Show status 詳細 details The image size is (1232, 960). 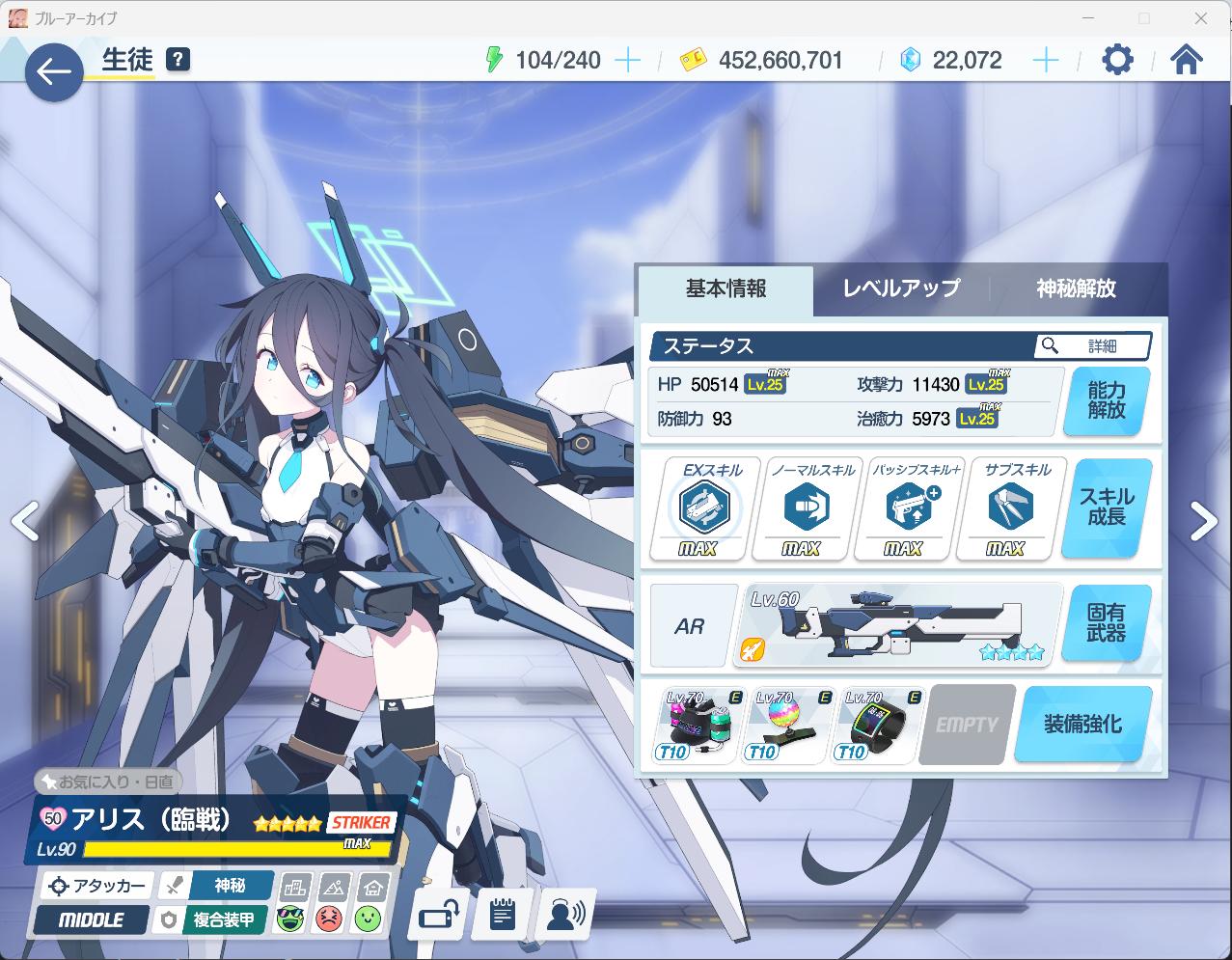click(1093, 345)
